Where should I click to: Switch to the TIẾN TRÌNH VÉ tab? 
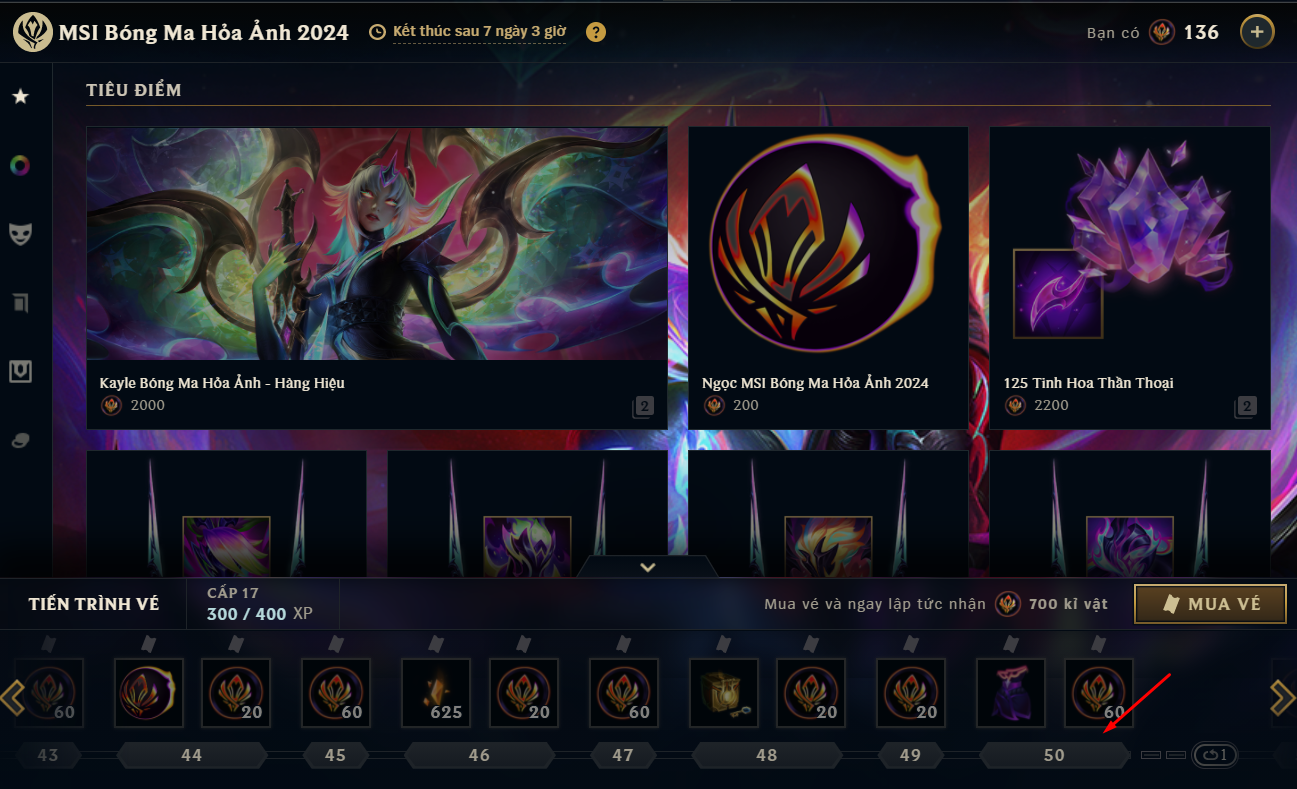tap(92, 604)
